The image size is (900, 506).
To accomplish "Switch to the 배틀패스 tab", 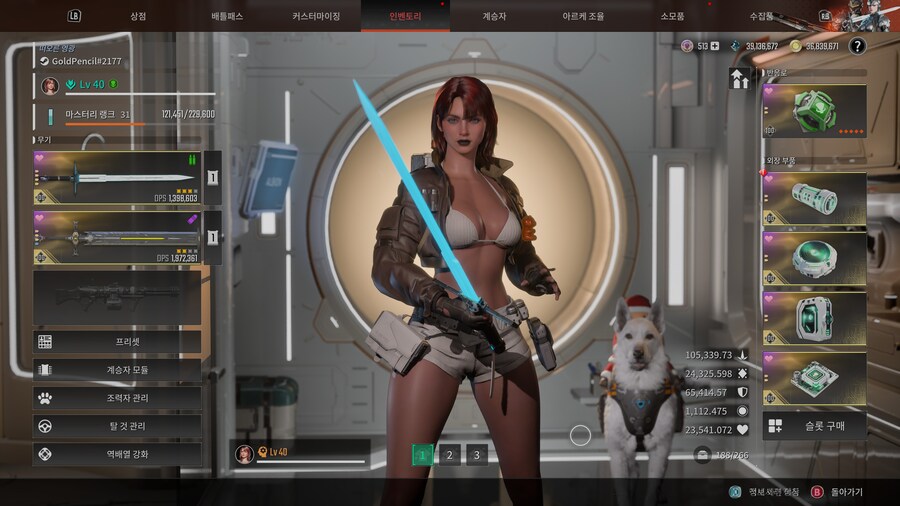I will pos(227,16).
